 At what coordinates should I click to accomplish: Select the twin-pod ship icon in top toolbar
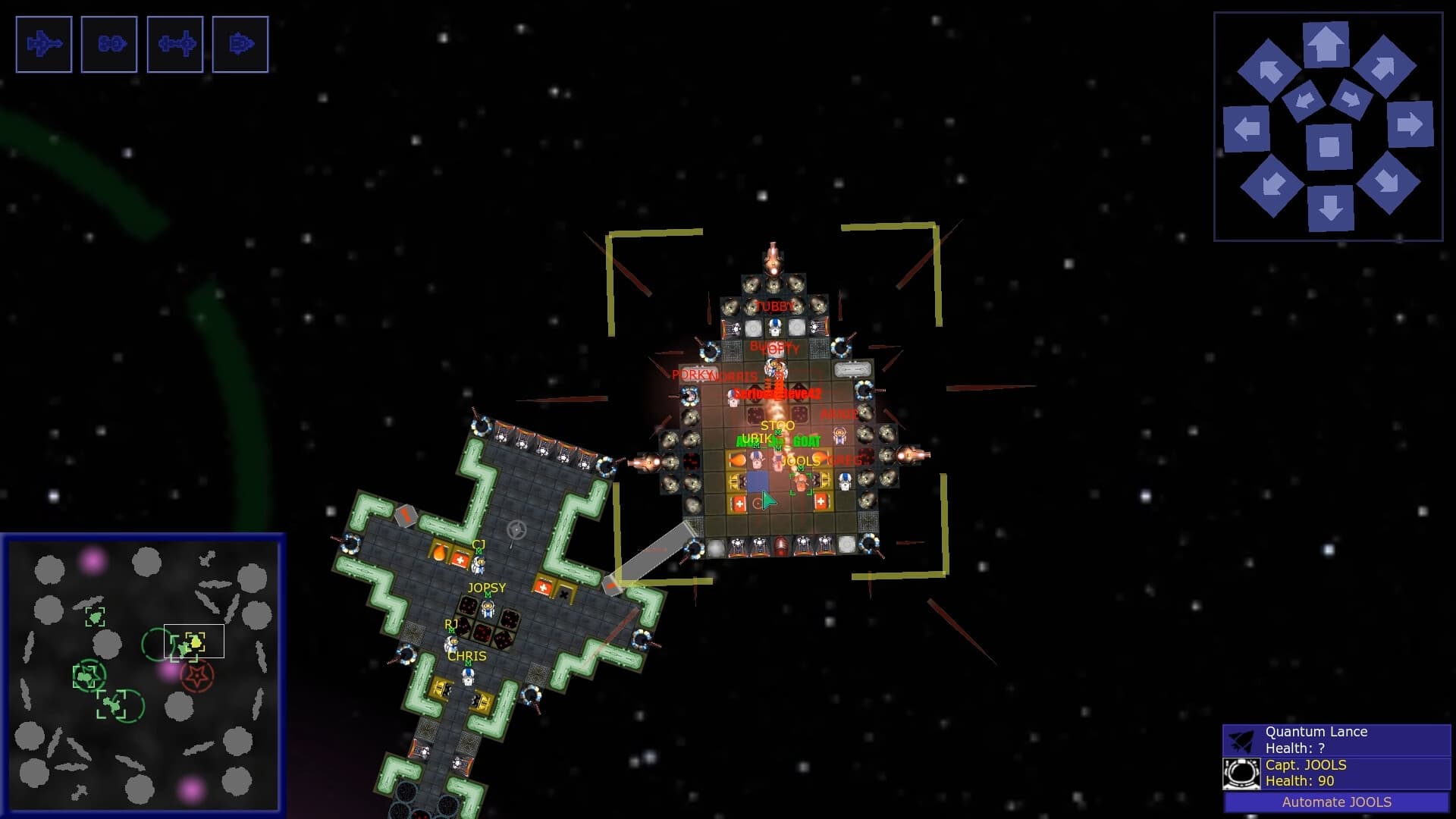[x=108, y=45]
